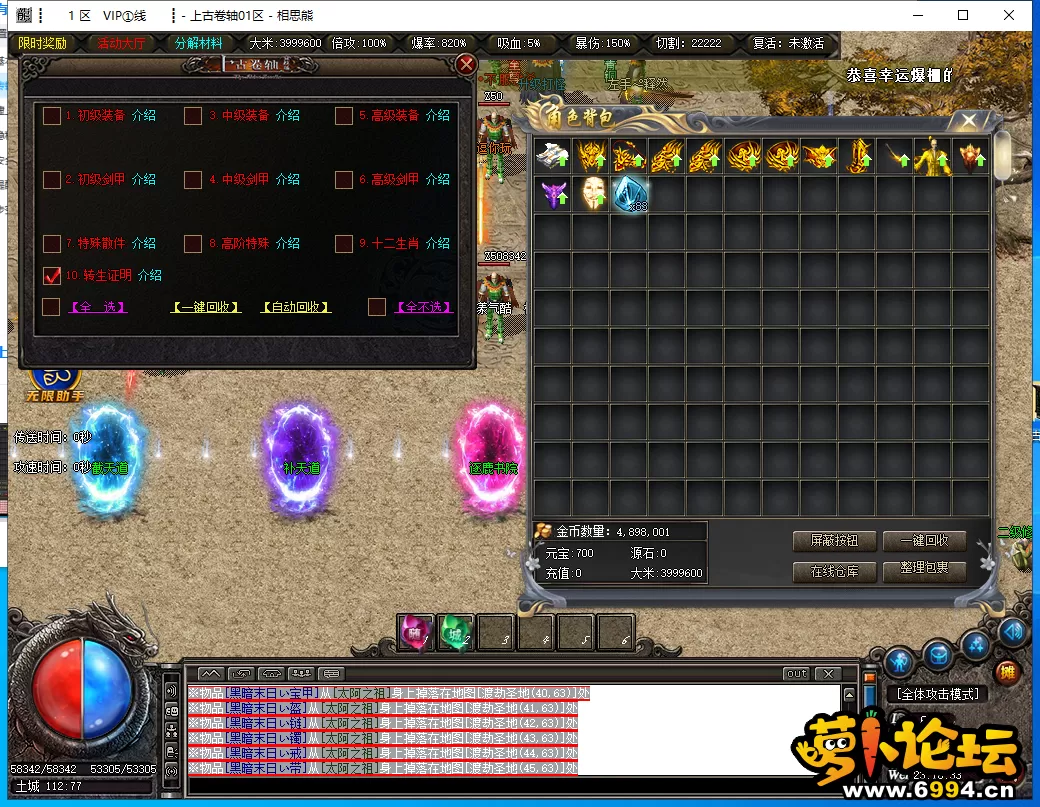Open the 在线仓库 online warehouse
1040x807 pixels.
pyautogui.click(x=834, y=572)
